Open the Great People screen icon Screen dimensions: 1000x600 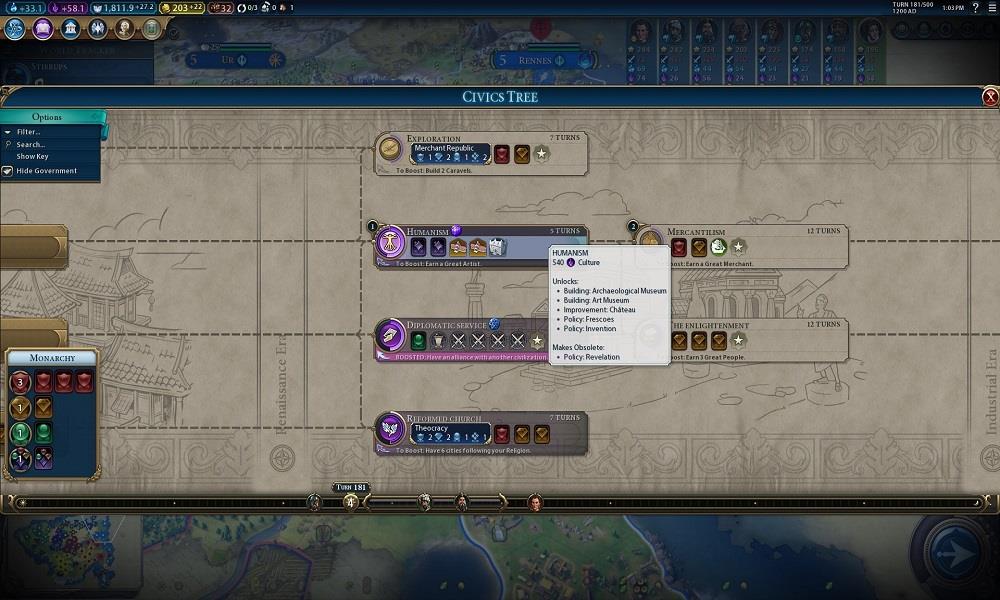point(124,29)
